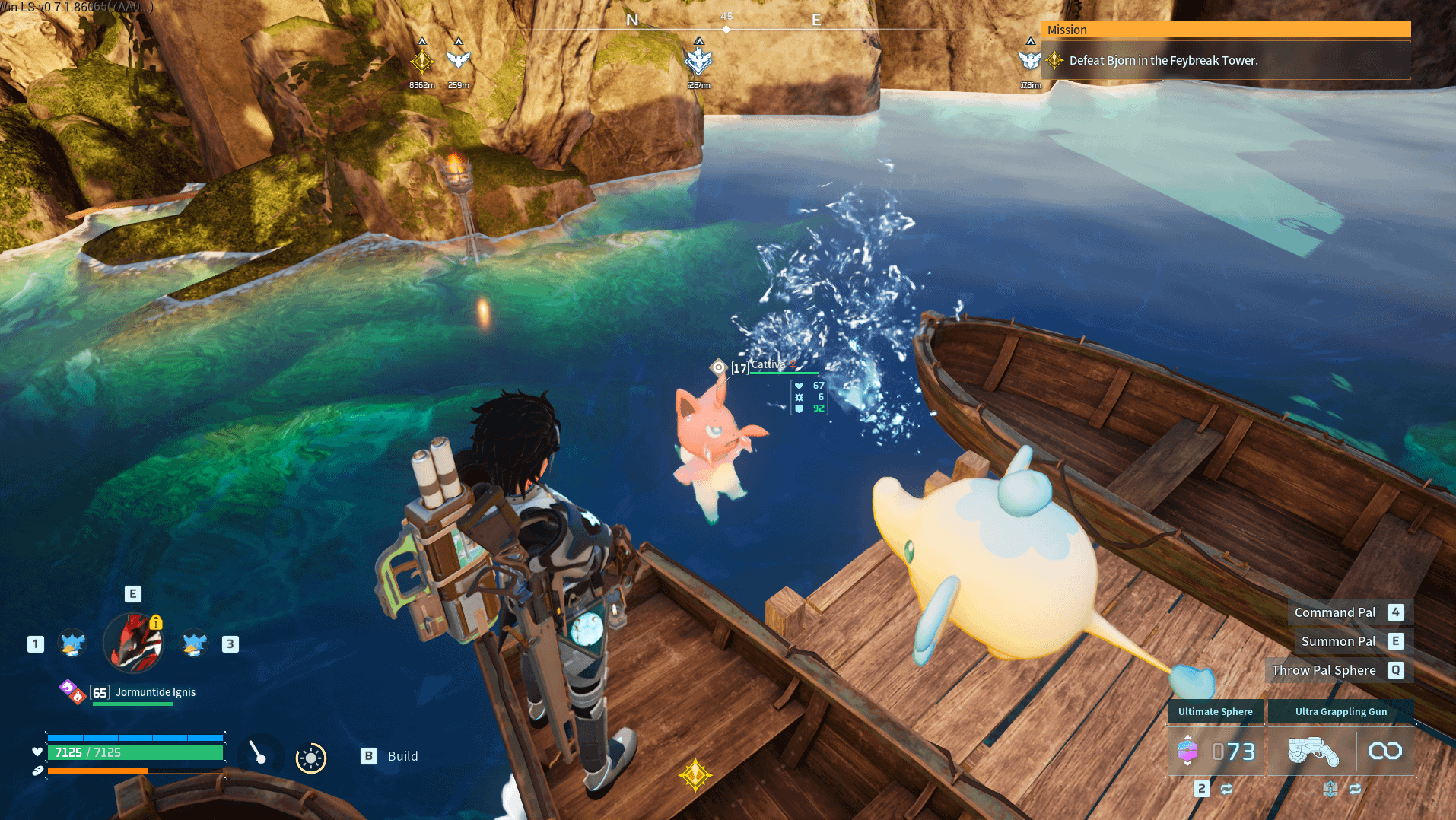Open the Defeat Bjorn mission objective
1456x820 pixels.
[x=1163, y=61]
